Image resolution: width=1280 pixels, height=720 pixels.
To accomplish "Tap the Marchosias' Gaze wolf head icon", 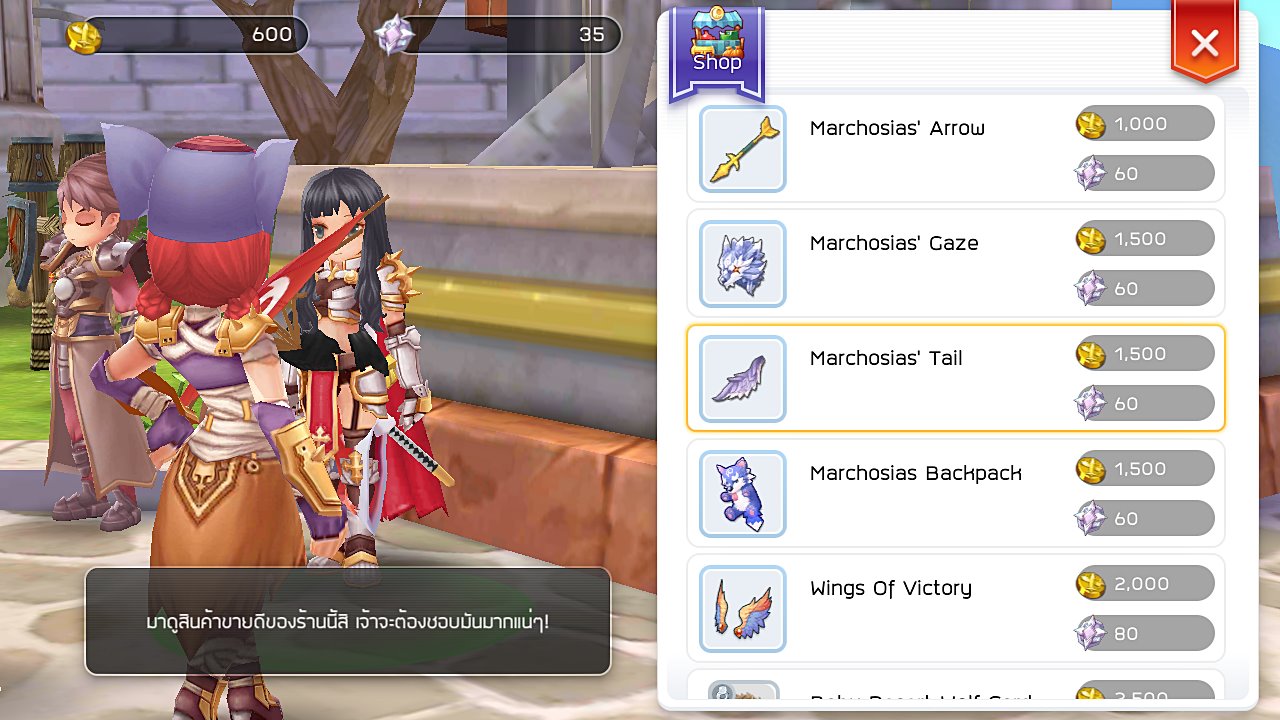I will point(742,263).
